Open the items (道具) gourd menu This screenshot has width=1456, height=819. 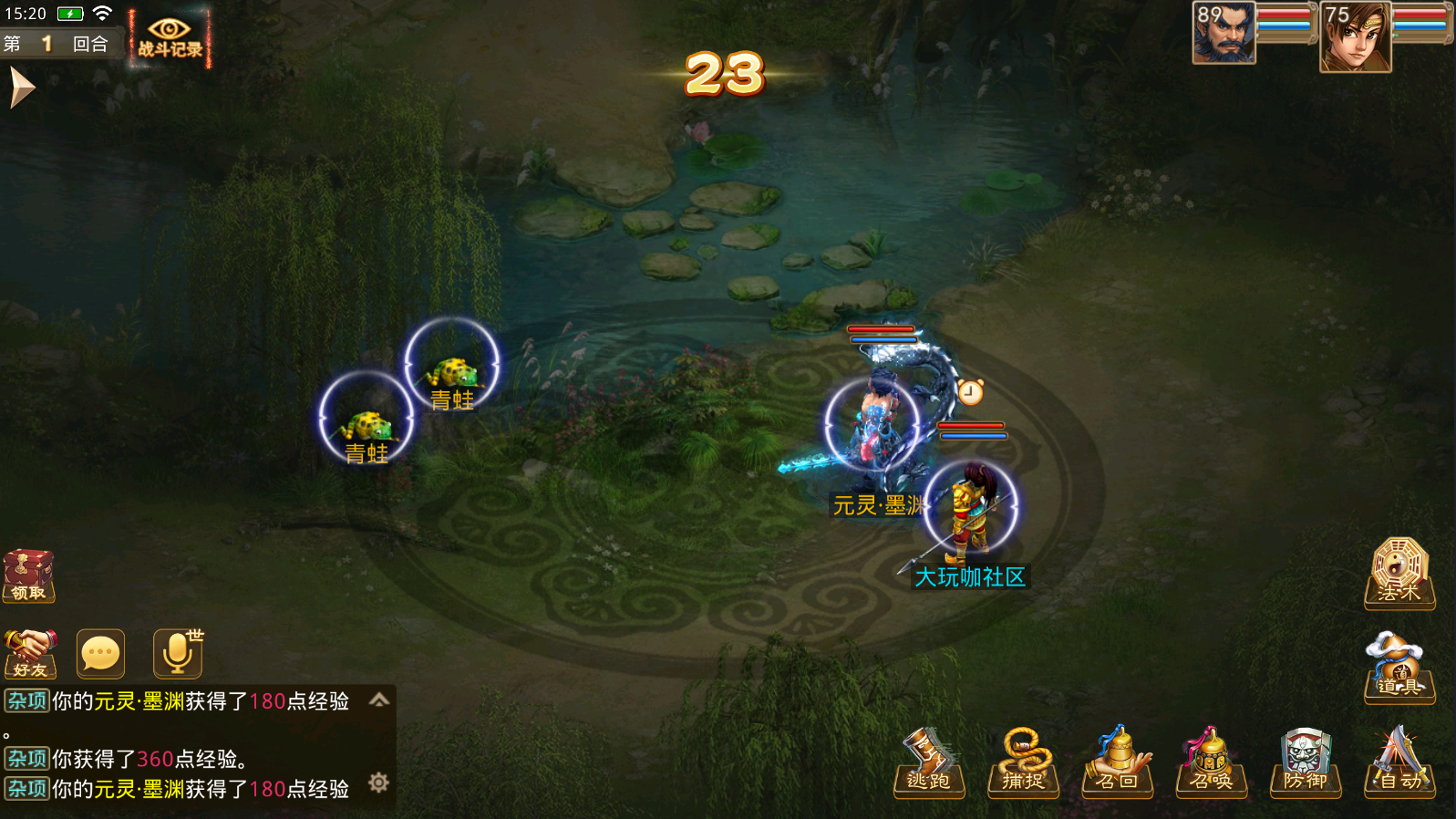[x=1399, y=668]
